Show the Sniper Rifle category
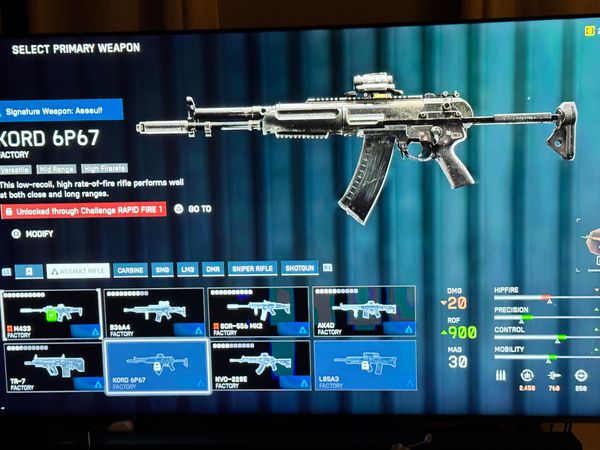600x450 pixels. (x=252, y=270)
